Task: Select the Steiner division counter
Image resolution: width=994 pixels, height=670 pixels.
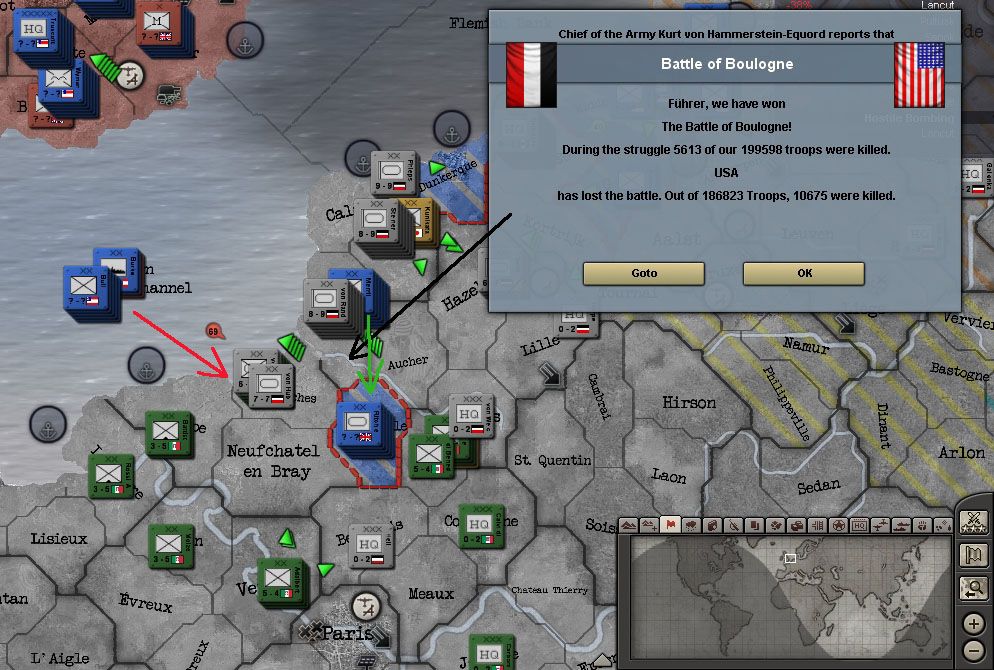Action: (x=374, y=226)
